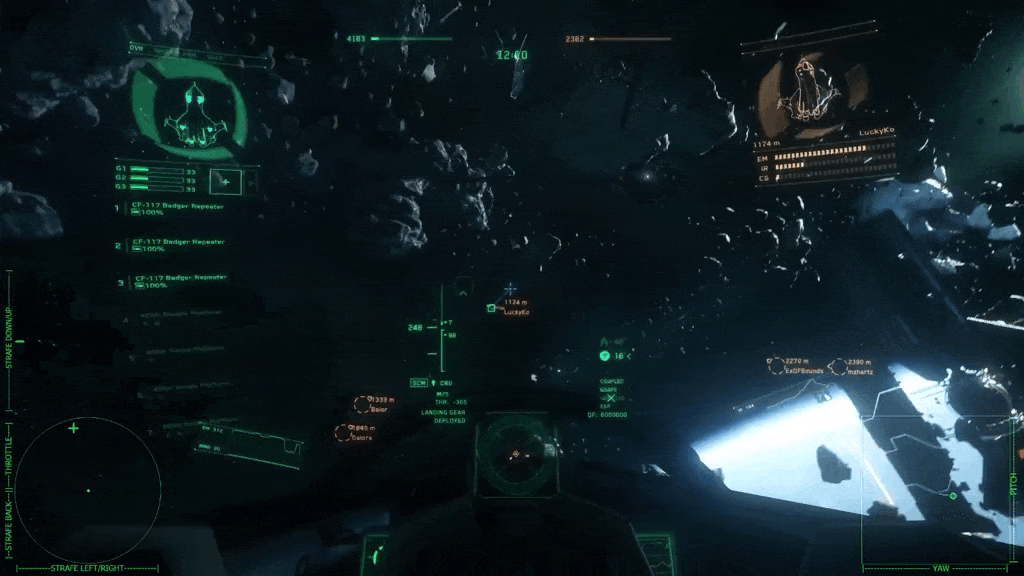Click the pitch/yaw indicator box
1024x576 pixels.
tap(935, 490)
